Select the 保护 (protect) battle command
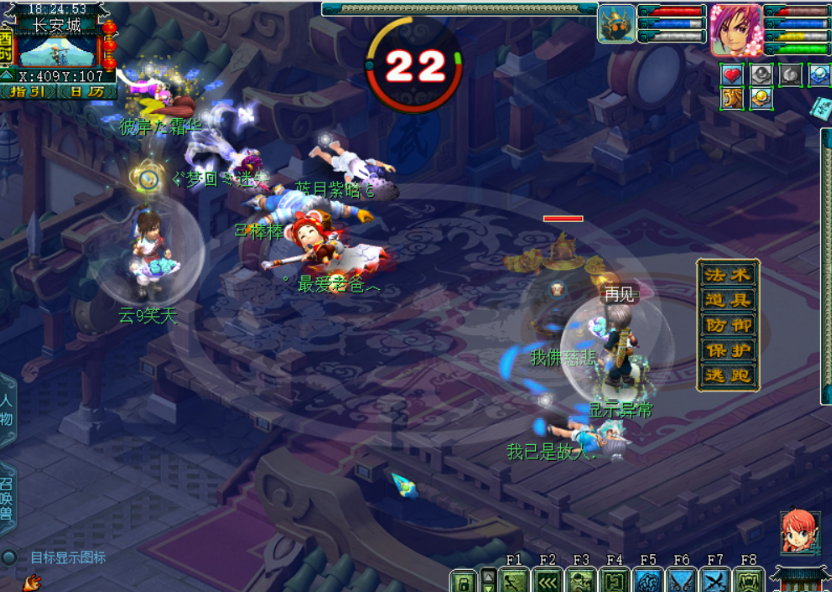 727,351
